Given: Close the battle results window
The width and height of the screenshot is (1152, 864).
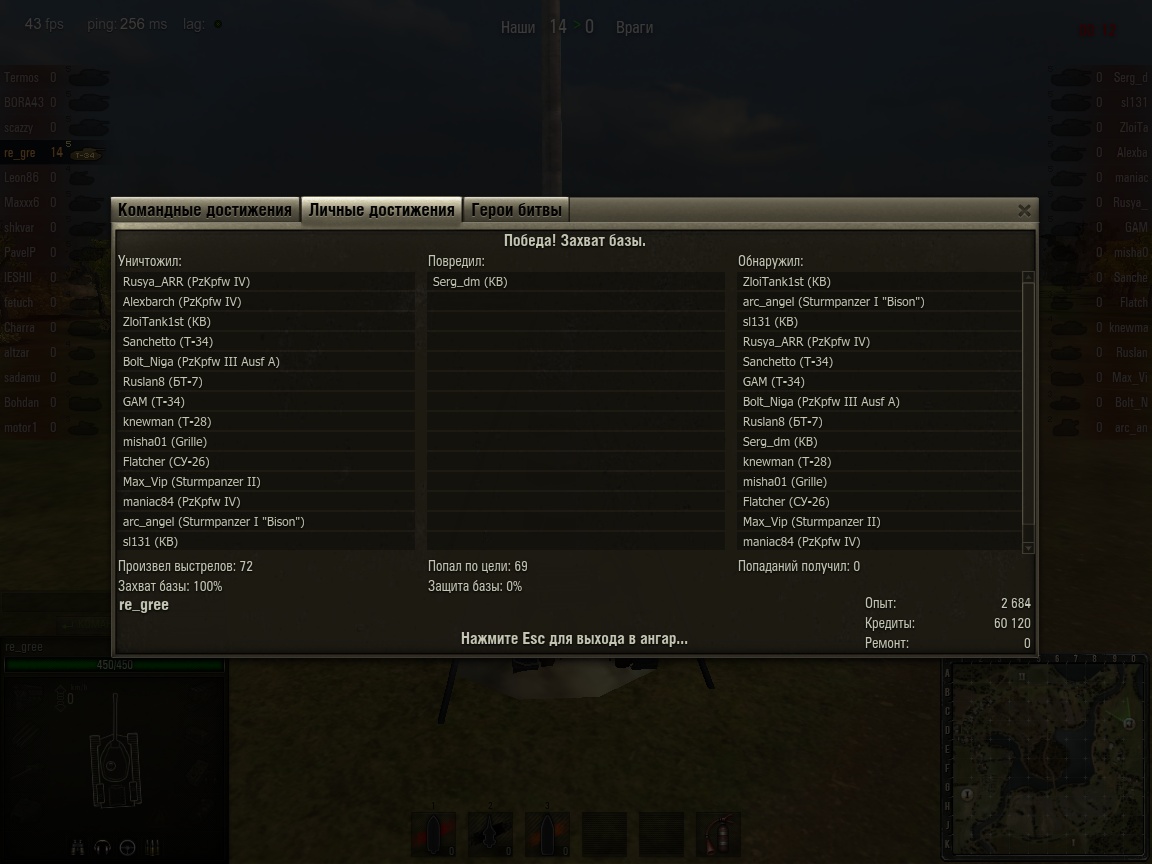Looking at the screenshot, I should (1024, 210).
